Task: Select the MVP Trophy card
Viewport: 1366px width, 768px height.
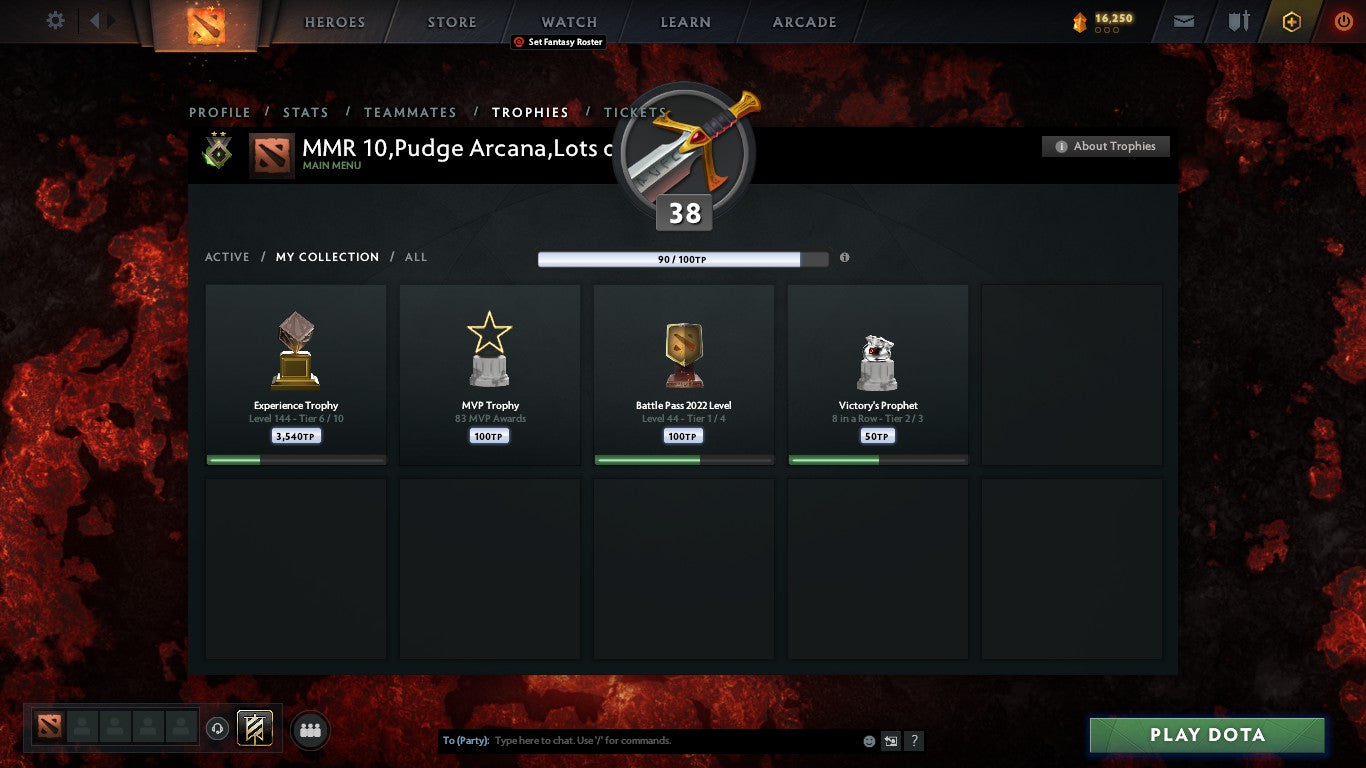Action: click(x=489, y=375)
